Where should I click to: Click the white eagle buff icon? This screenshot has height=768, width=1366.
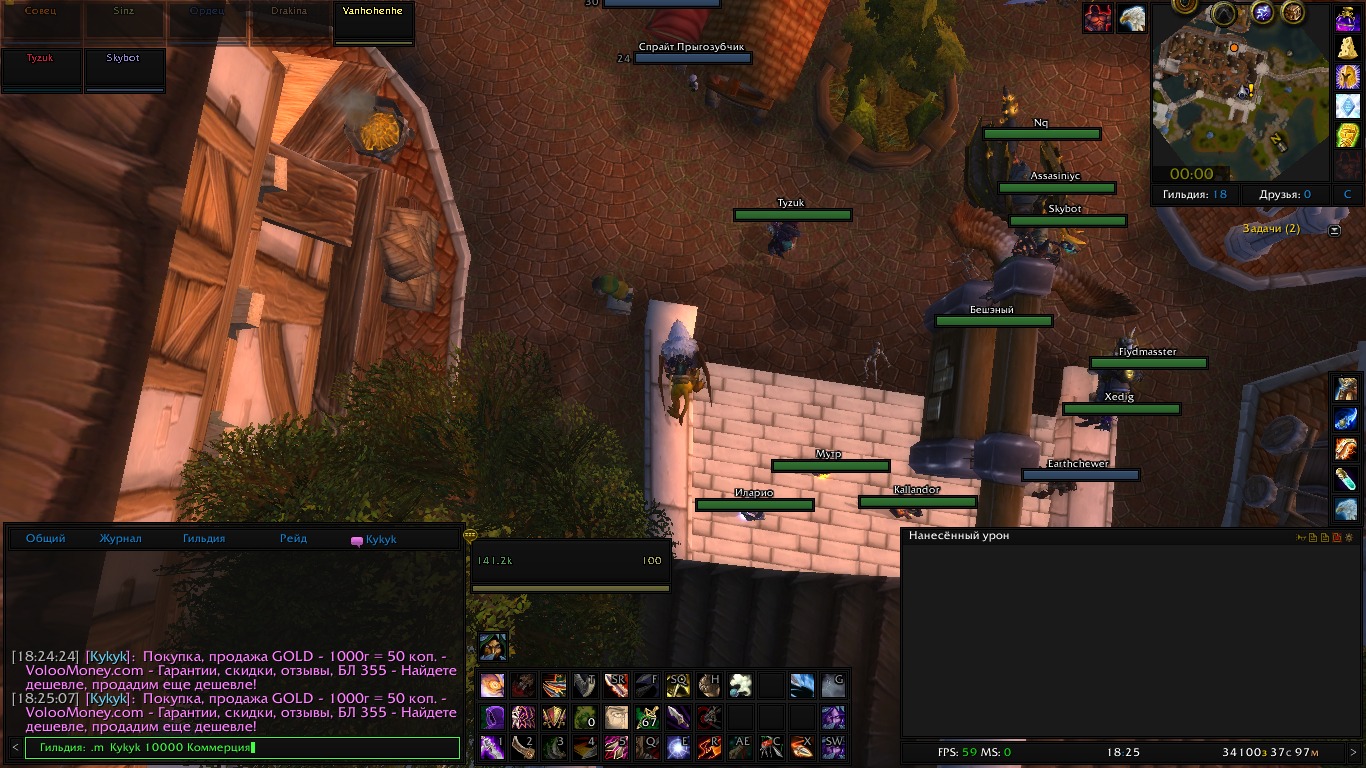click(x=1131, y=18)
